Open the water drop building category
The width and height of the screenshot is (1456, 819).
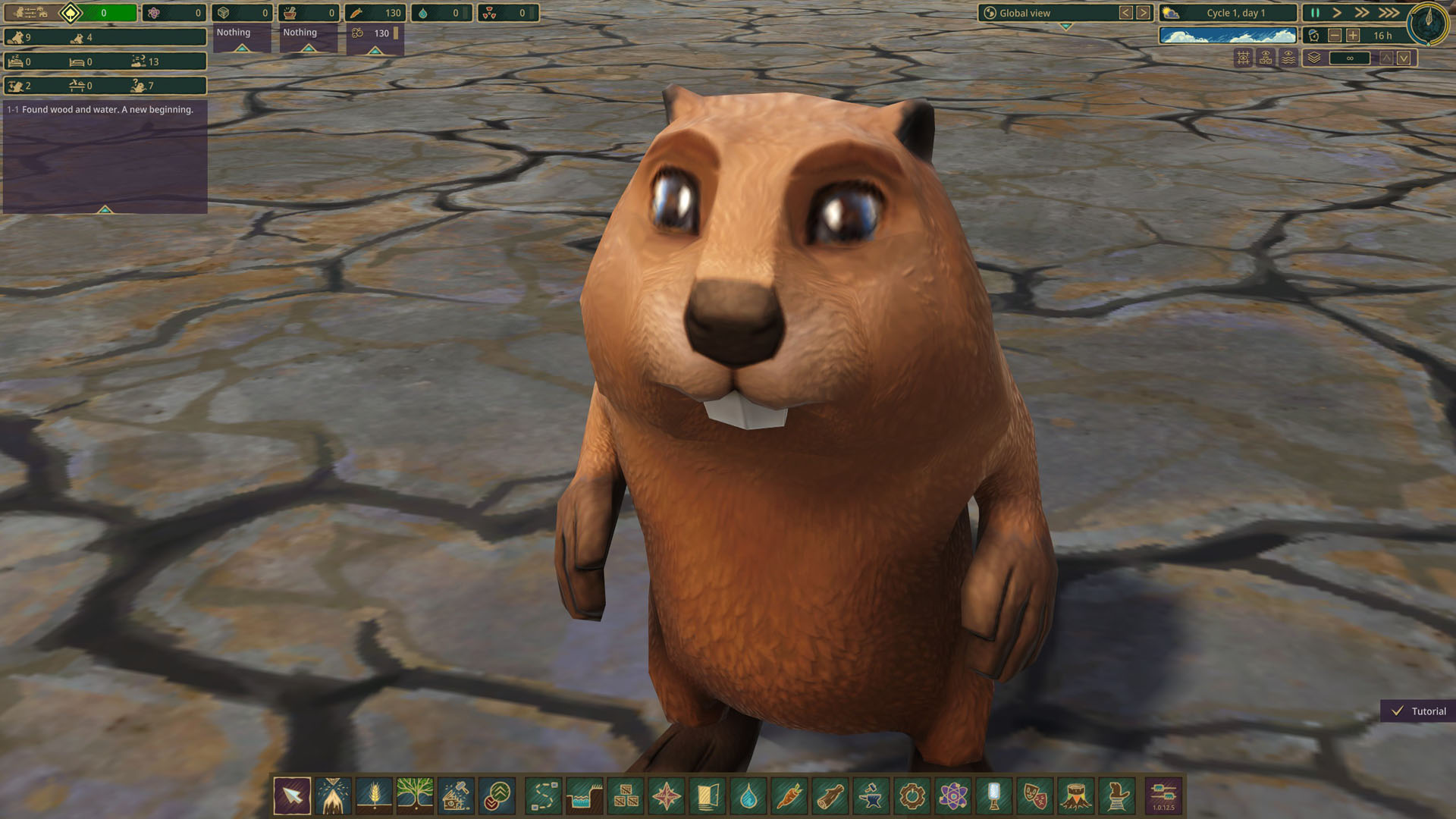pos(748,796)
